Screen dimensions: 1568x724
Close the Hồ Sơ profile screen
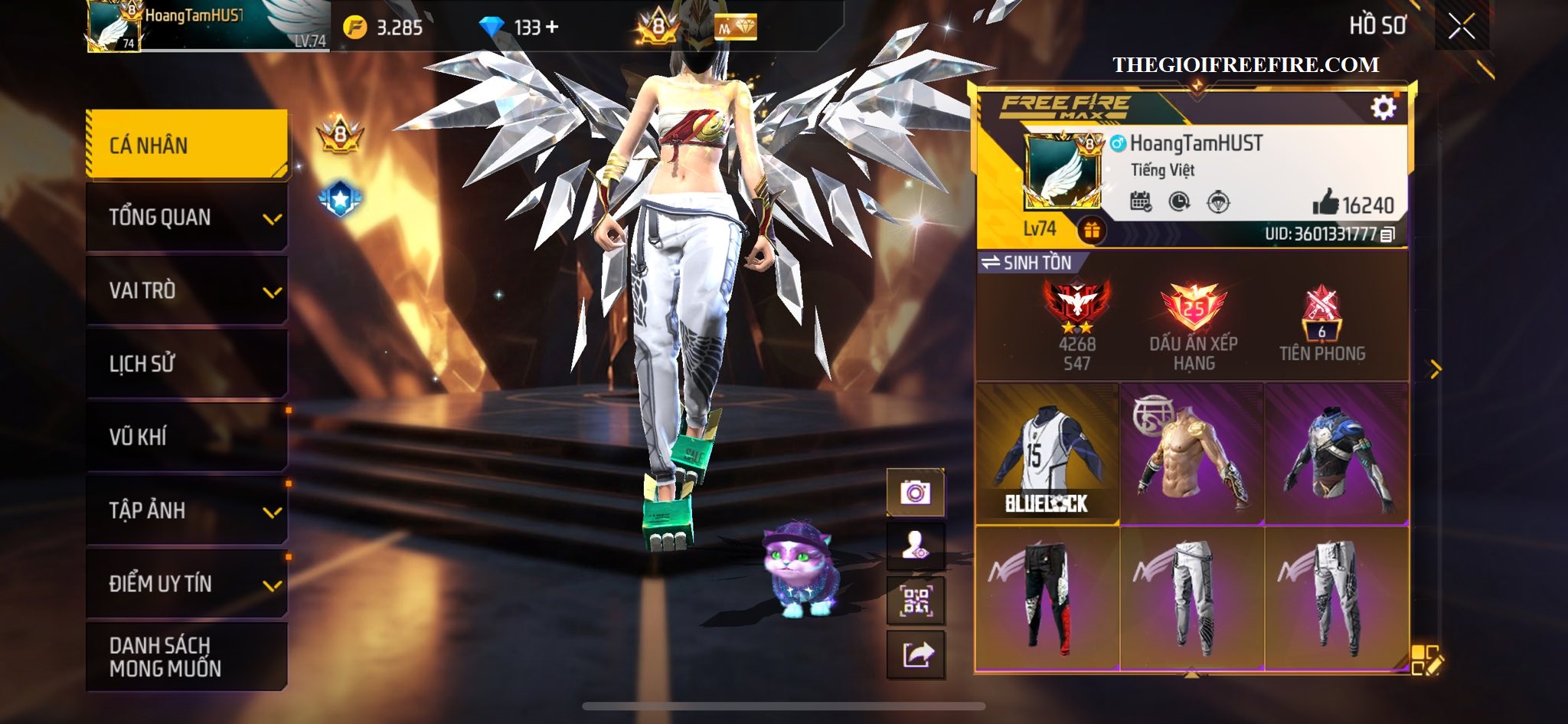click(x=1461, y=27)
